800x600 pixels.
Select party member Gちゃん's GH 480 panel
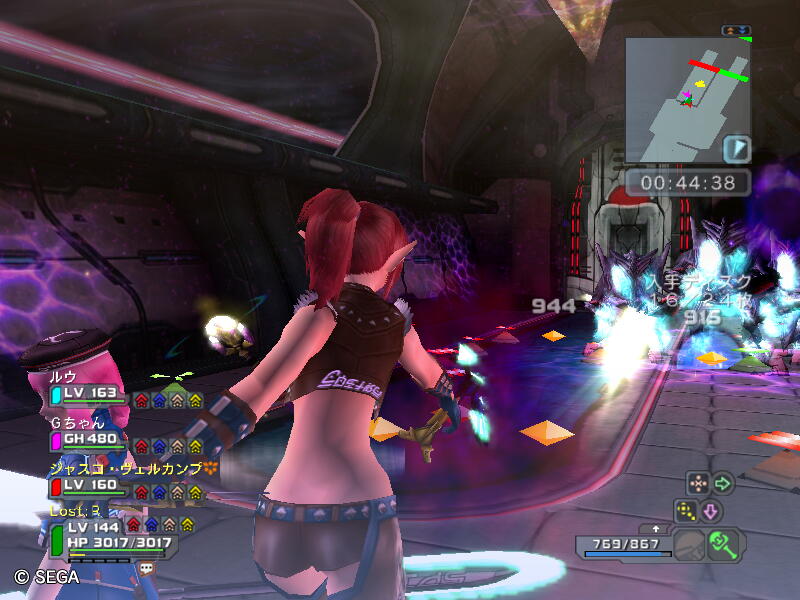pyautogui.click(x=90, y=439)
